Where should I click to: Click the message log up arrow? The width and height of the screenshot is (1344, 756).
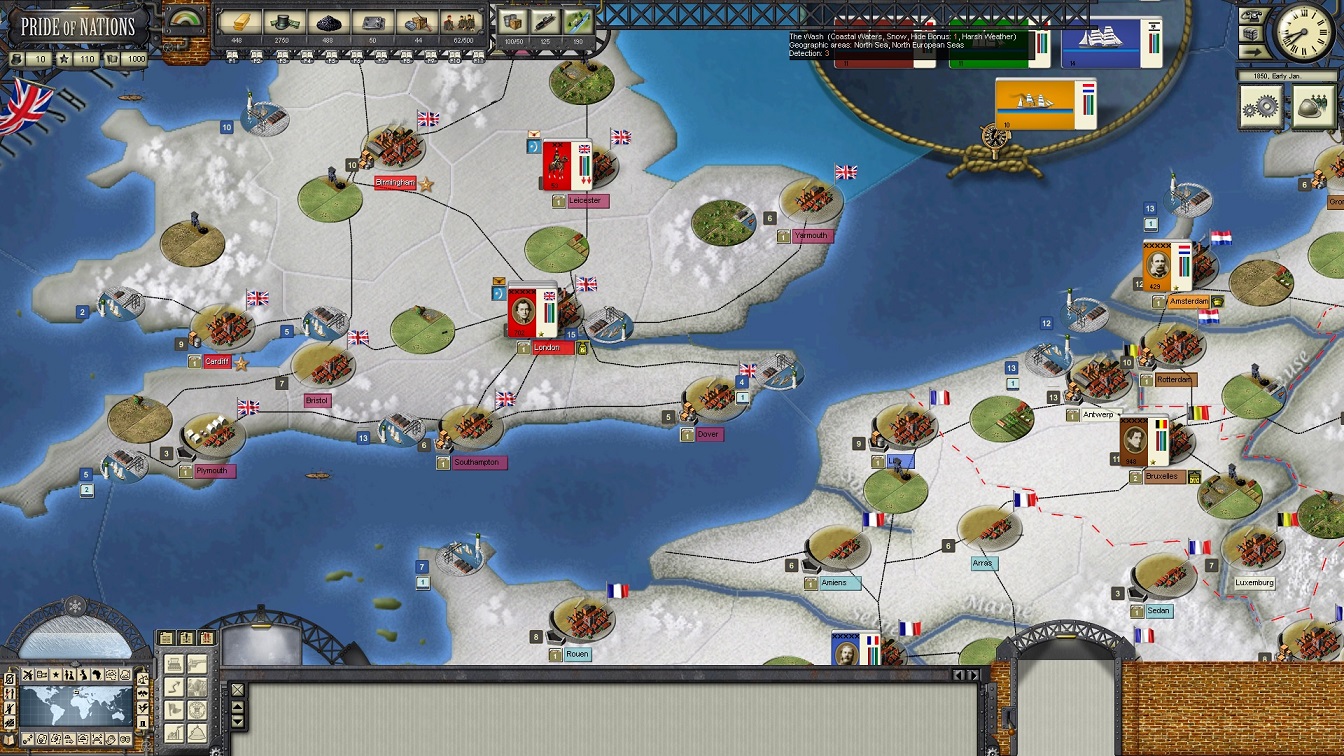tap(237, 706)
